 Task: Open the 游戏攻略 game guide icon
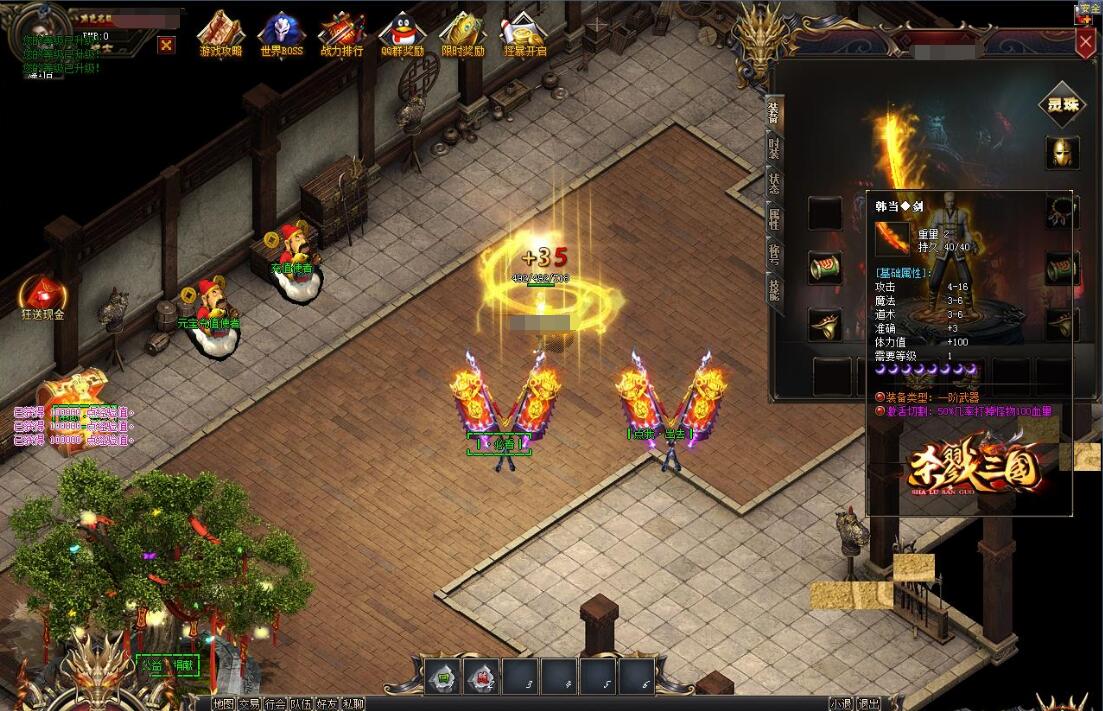220,33
